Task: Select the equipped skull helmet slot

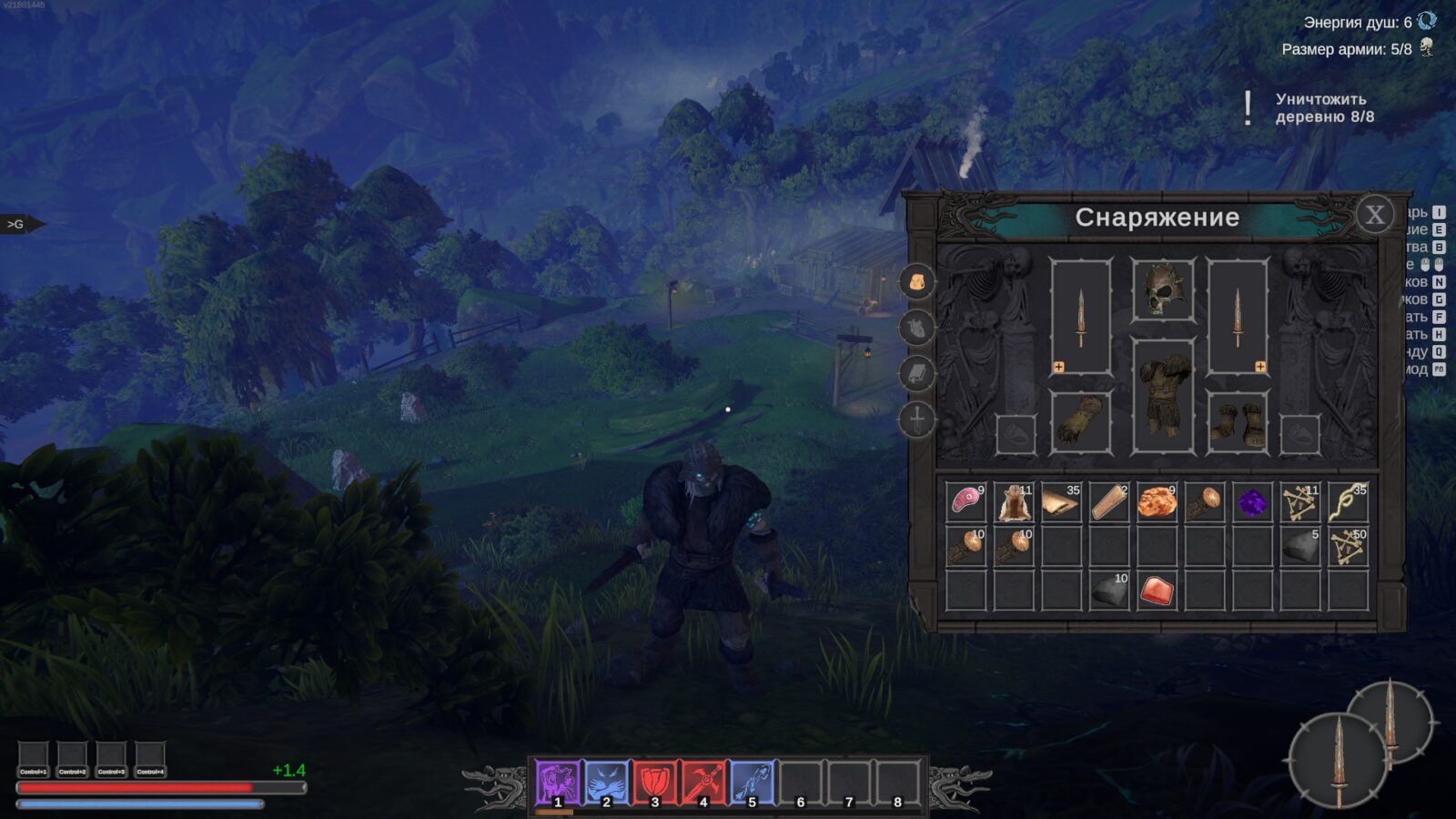Action: (x=1162, y=290)
